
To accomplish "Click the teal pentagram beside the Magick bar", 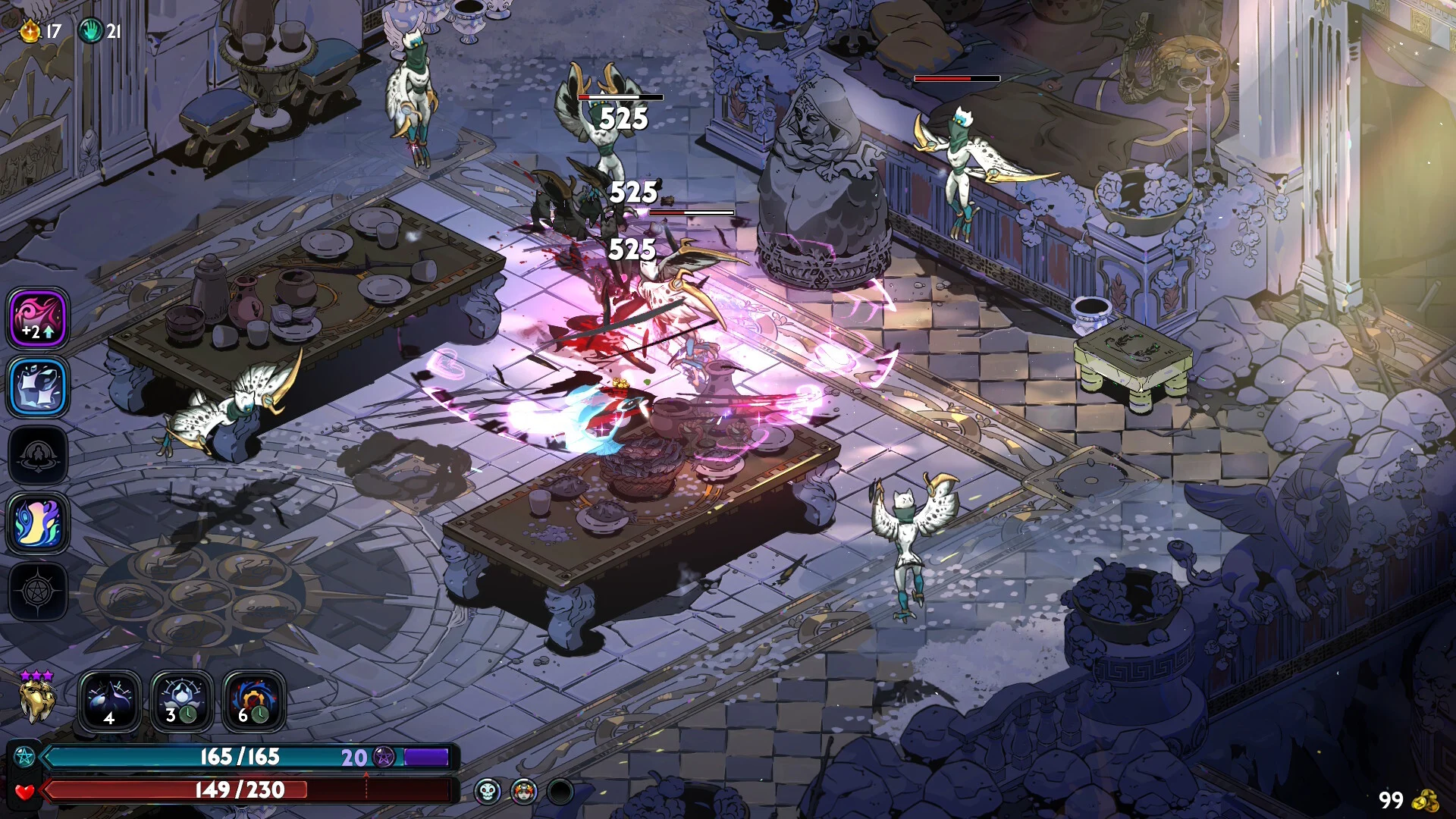I will point(25,756).
